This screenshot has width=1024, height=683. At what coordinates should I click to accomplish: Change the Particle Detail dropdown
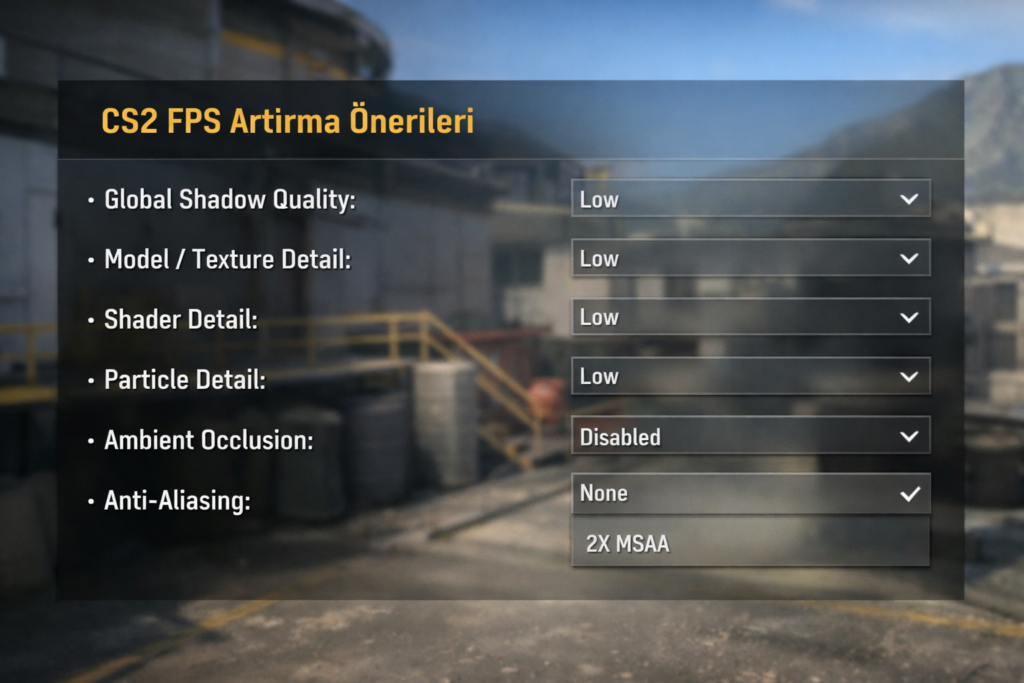(x=750, y=377)
